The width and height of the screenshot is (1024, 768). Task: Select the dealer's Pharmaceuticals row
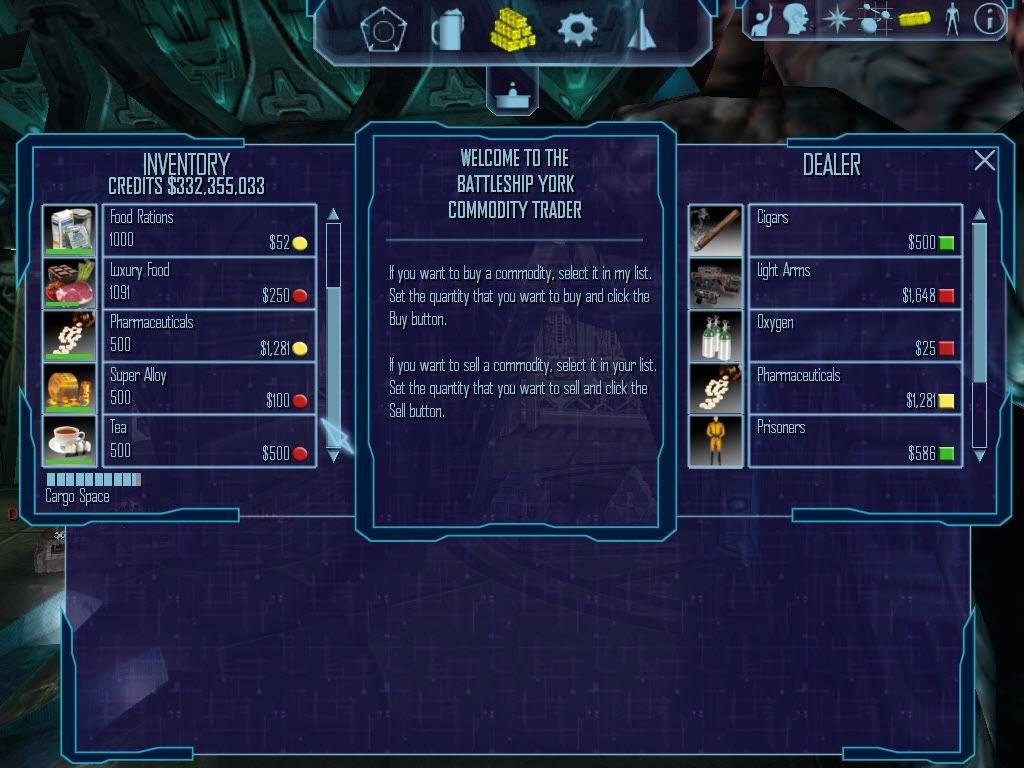click(x=854, y=388)
